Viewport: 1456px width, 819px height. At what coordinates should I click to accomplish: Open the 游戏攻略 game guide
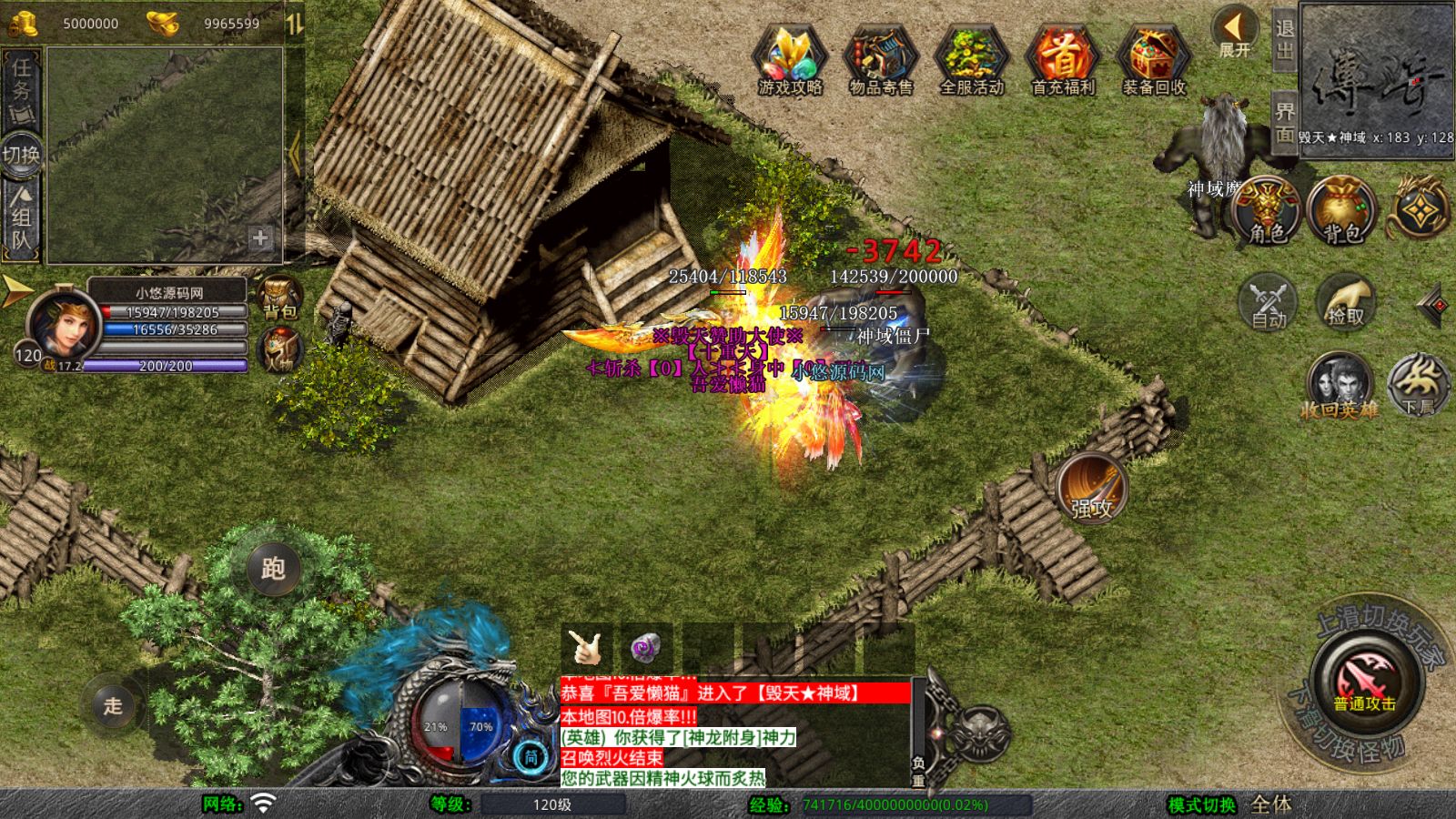[x=790, y=59]
